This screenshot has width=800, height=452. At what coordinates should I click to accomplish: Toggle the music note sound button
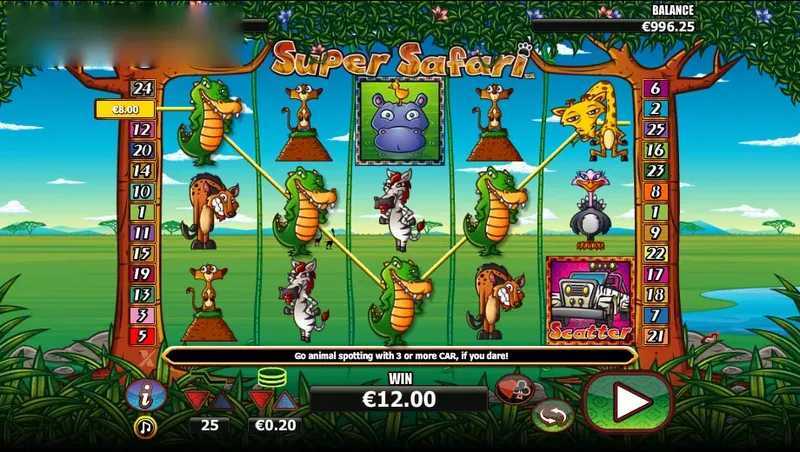pos(144,425)
